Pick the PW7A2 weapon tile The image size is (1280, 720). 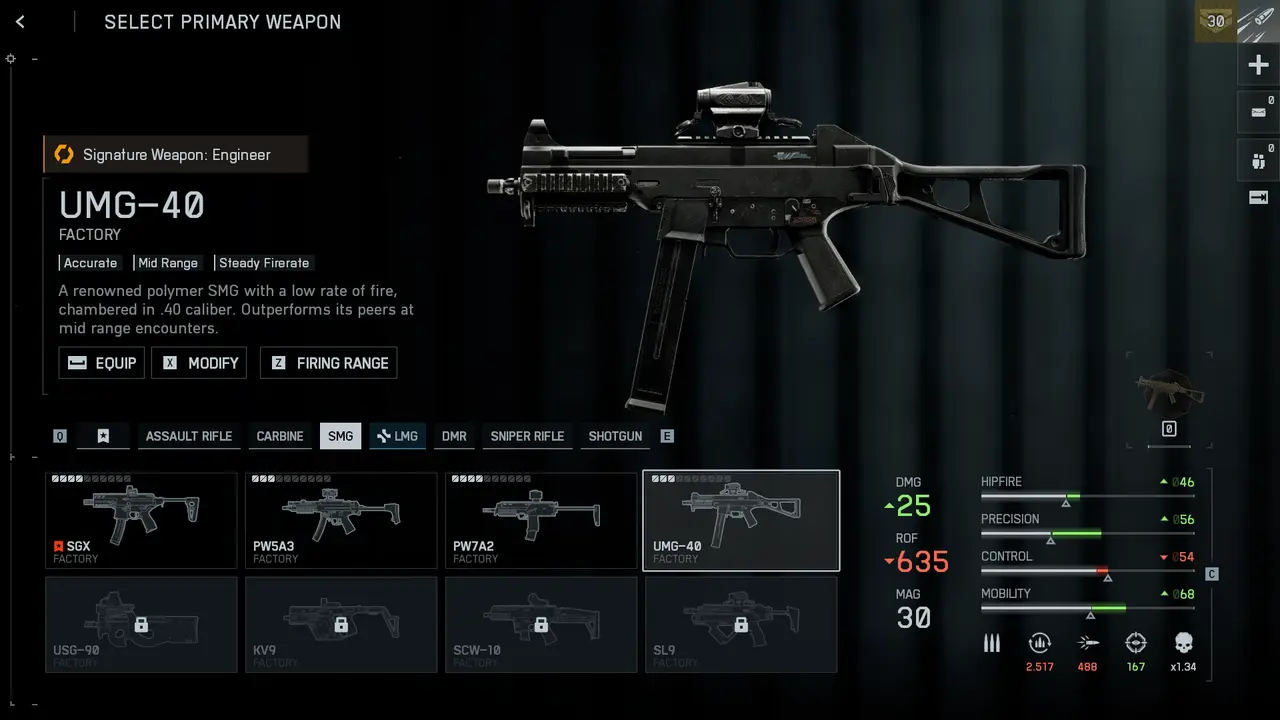(541, 520)
